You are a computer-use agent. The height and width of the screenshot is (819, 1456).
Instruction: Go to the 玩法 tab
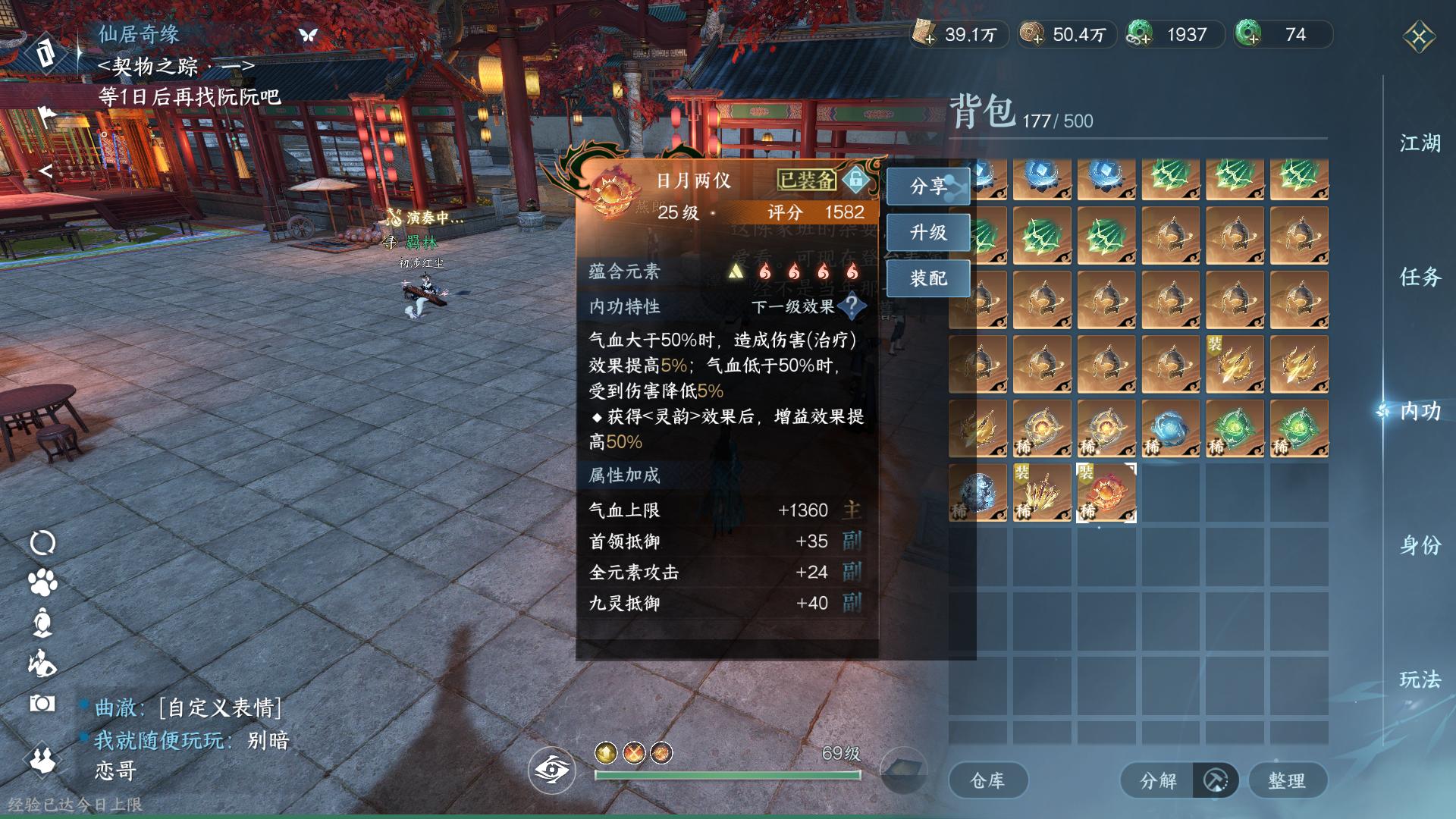tap(1420, 679)
